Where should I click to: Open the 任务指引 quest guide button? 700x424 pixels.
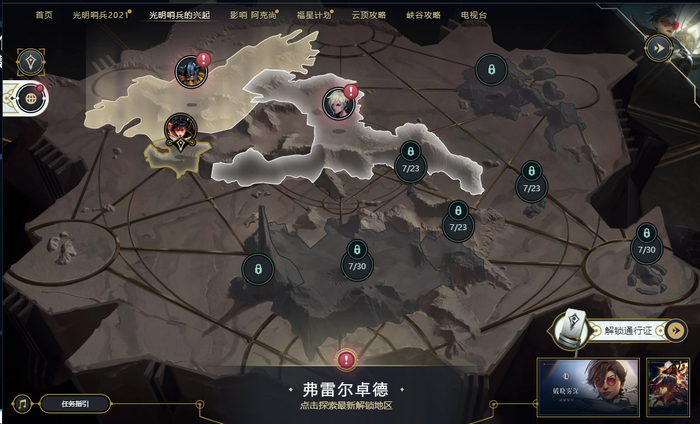pyautogui.click(x=75, y=404)
